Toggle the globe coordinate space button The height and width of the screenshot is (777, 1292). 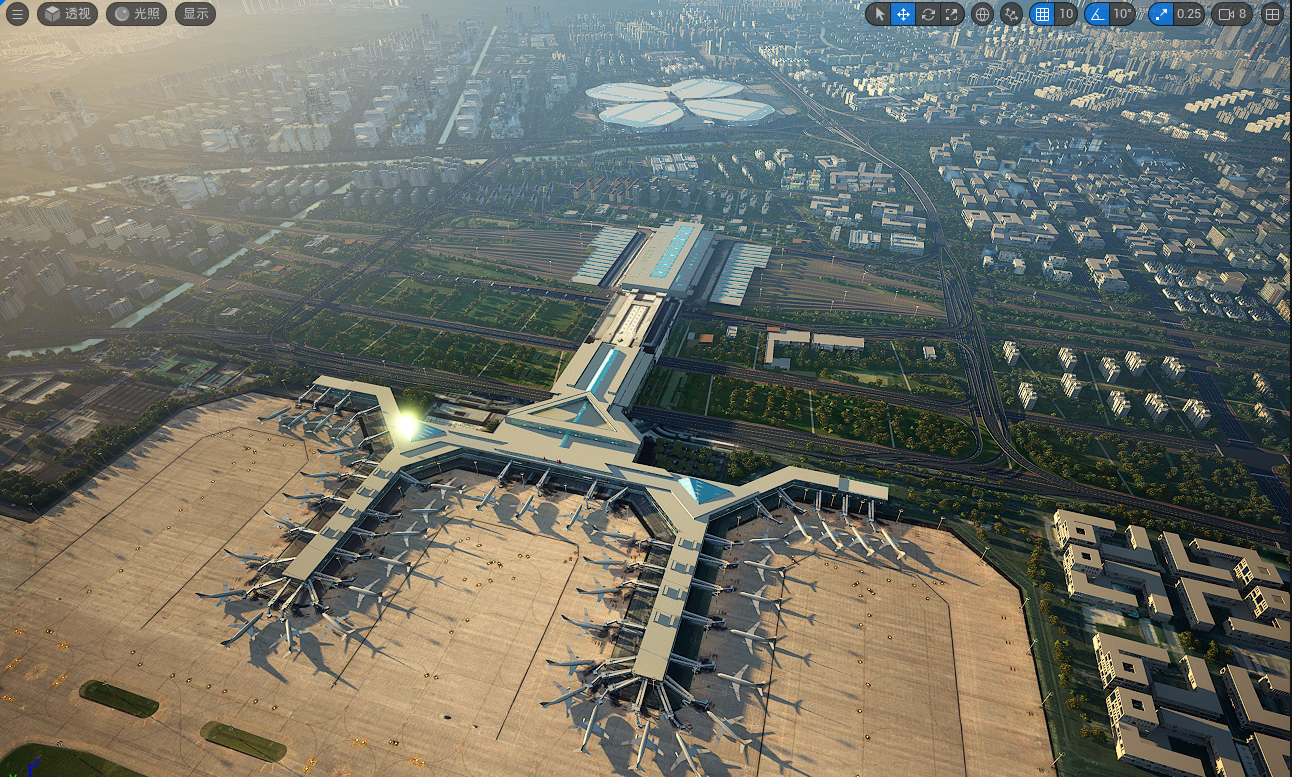click(x=982, y=14)
